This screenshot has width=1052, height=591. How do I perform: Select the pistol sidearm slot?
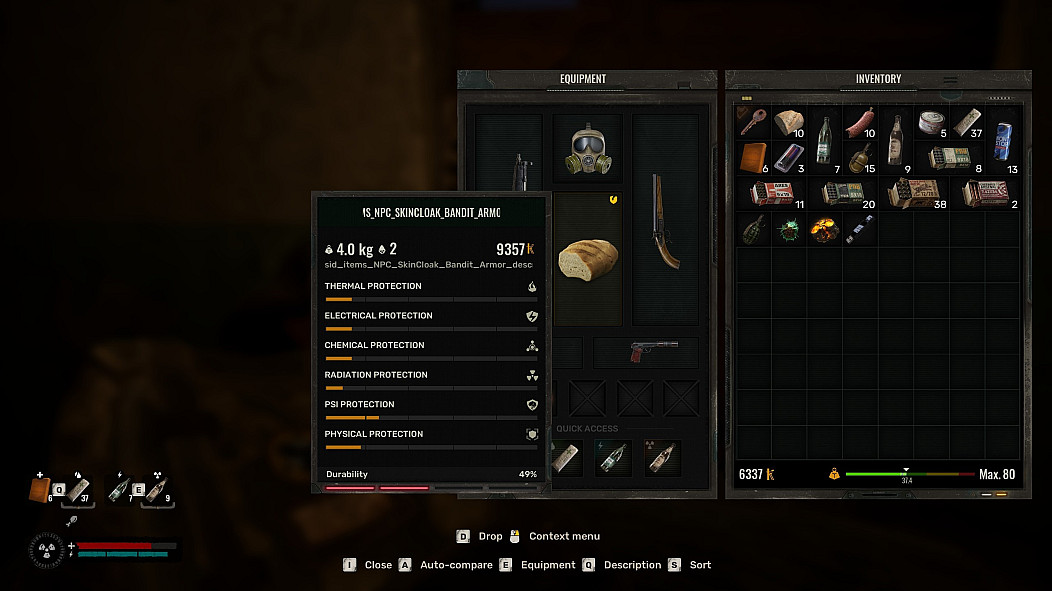(647, 352)
